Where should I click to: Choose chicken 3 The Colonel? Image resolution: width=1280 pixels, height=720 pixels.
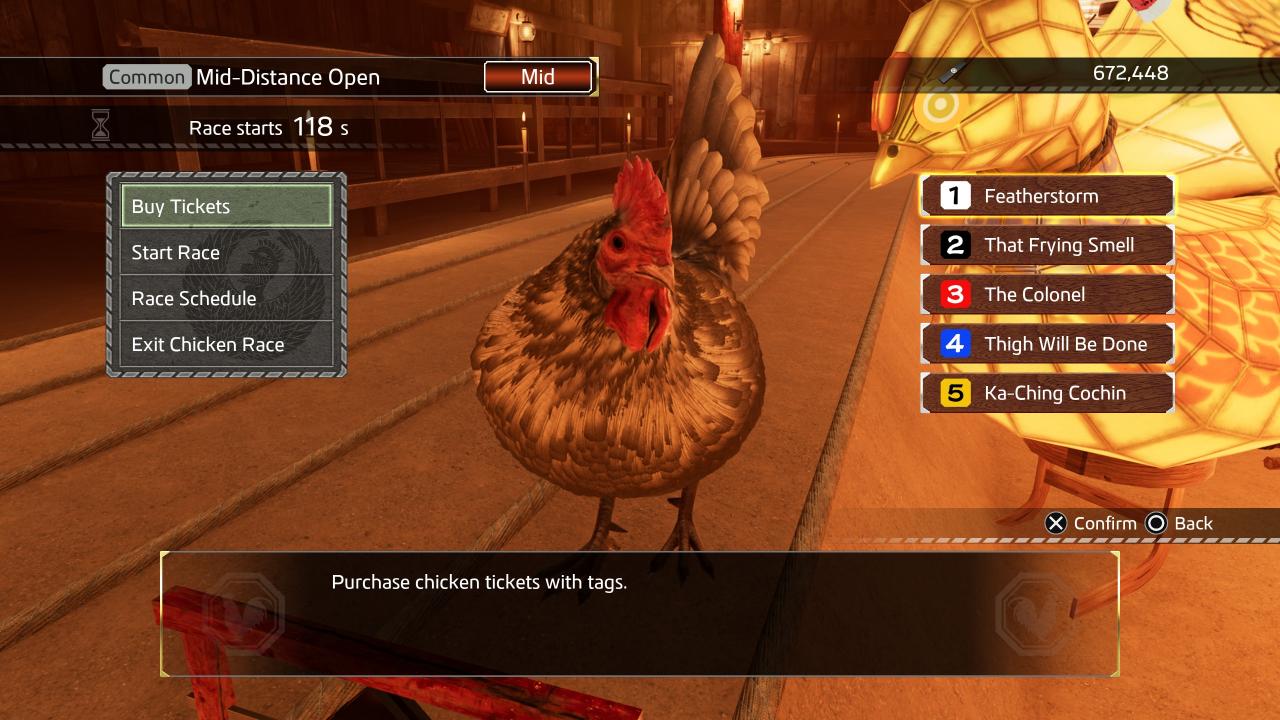click(1046, 294)
